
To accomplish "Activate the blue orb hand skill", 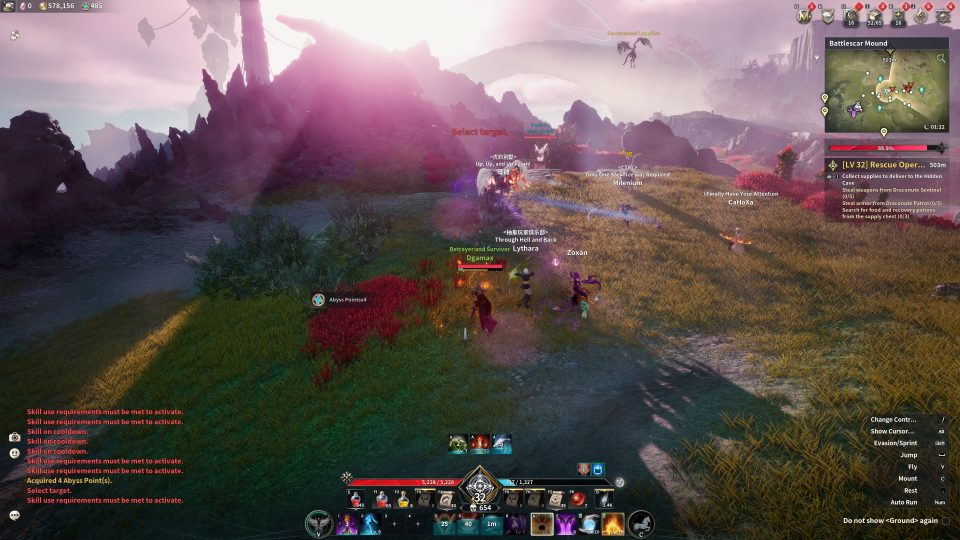I will point(588,523).
